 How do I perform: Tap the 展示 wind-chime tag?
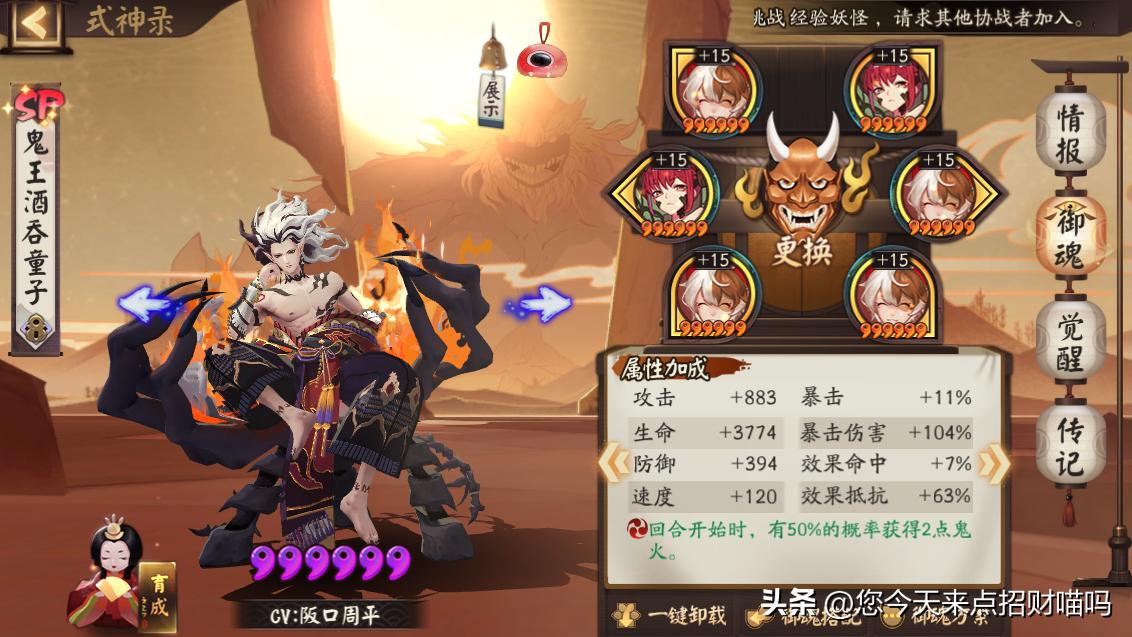pos(491,99)
